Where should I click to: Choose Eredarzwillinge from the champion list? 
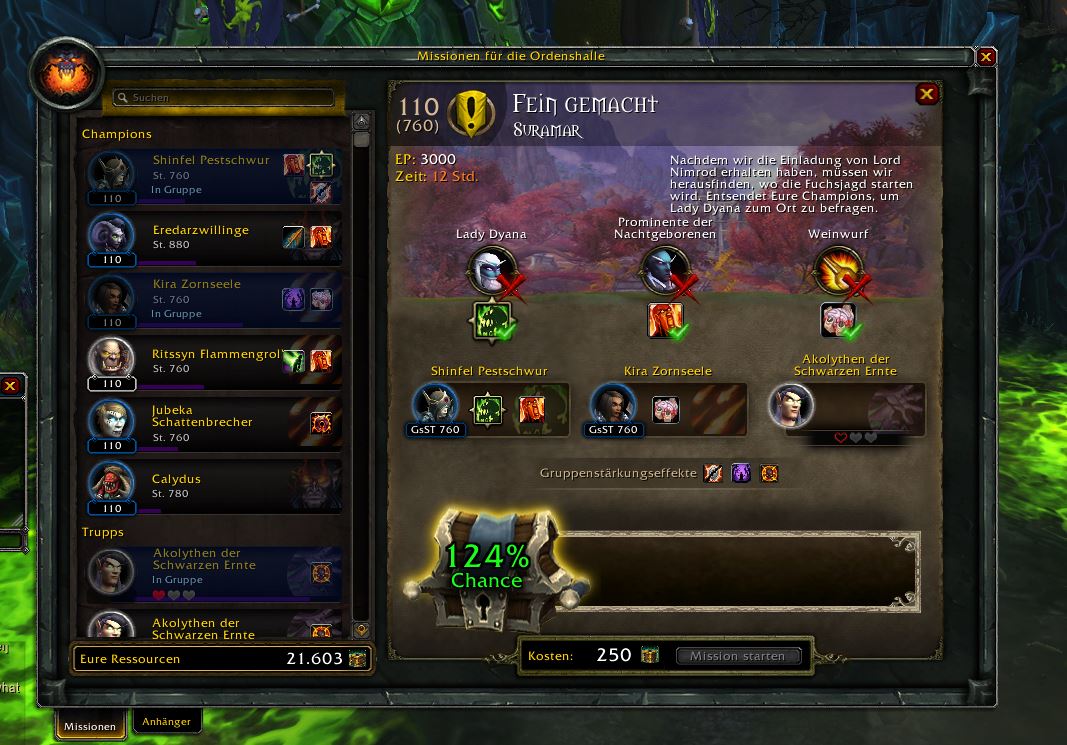214,237
